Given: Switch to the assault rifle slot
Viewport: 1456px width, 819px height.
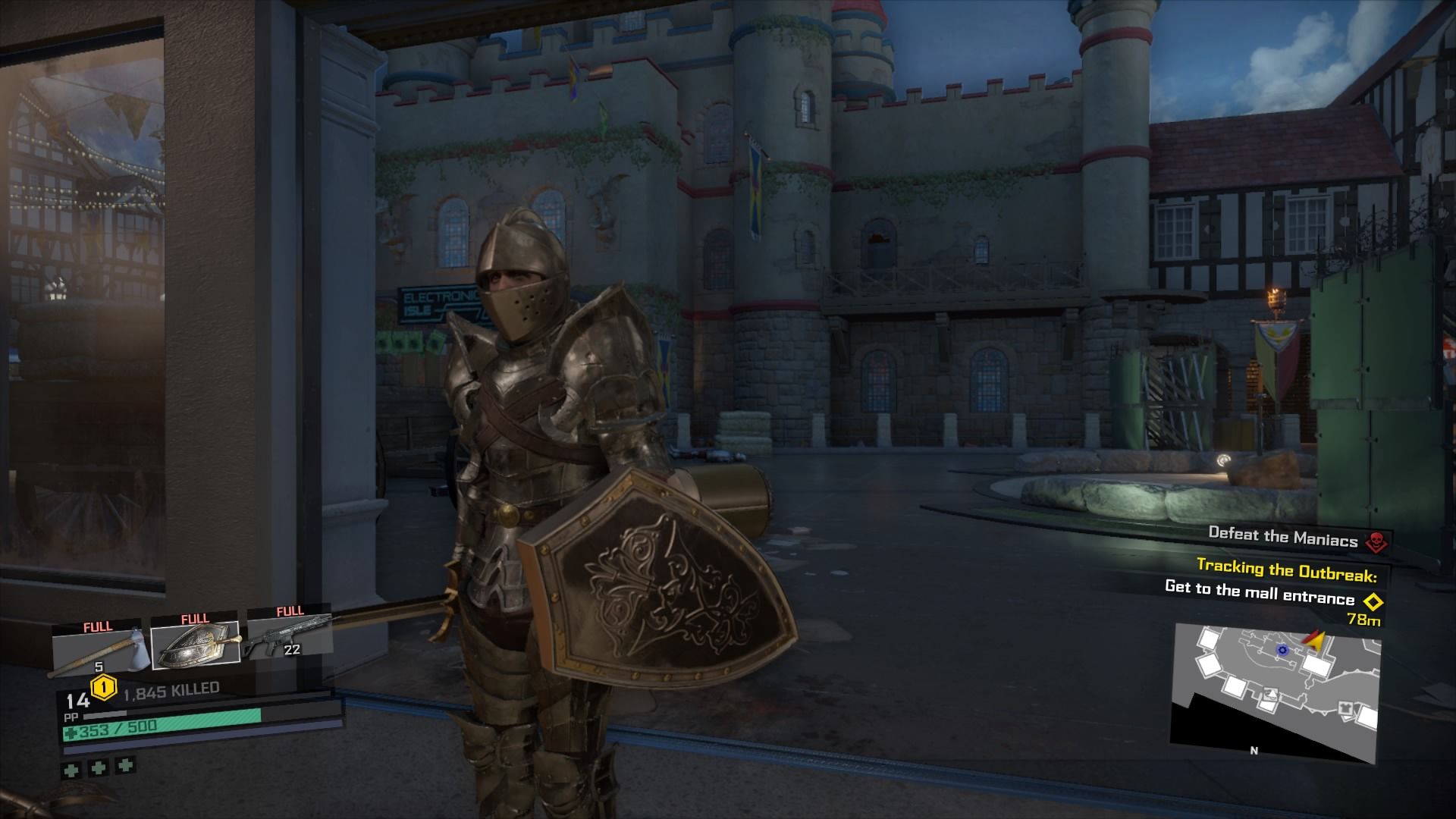Looking at the screenshot, I should (x=289, y=637).
